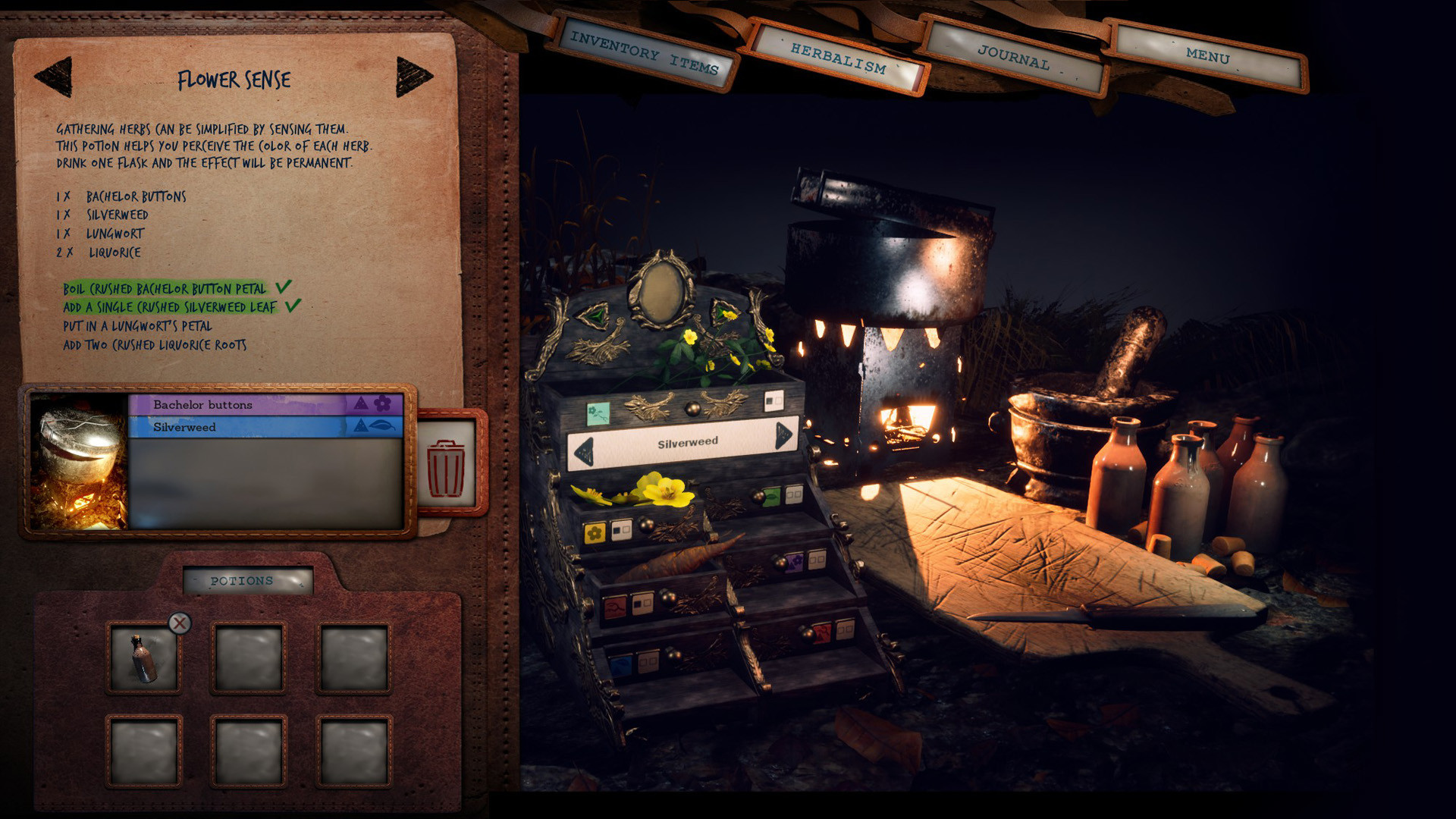Screen dimensions: 1456x819
Task: Remove the potion using X button
Action: pos(180,623)
